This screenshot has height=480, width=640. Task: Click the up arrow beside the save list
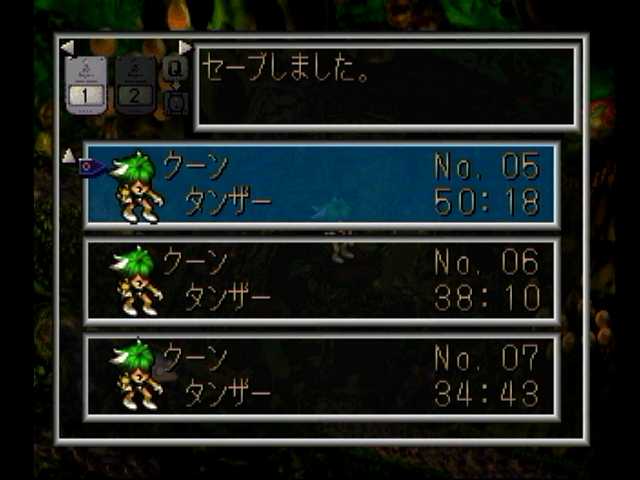[69, 155]
